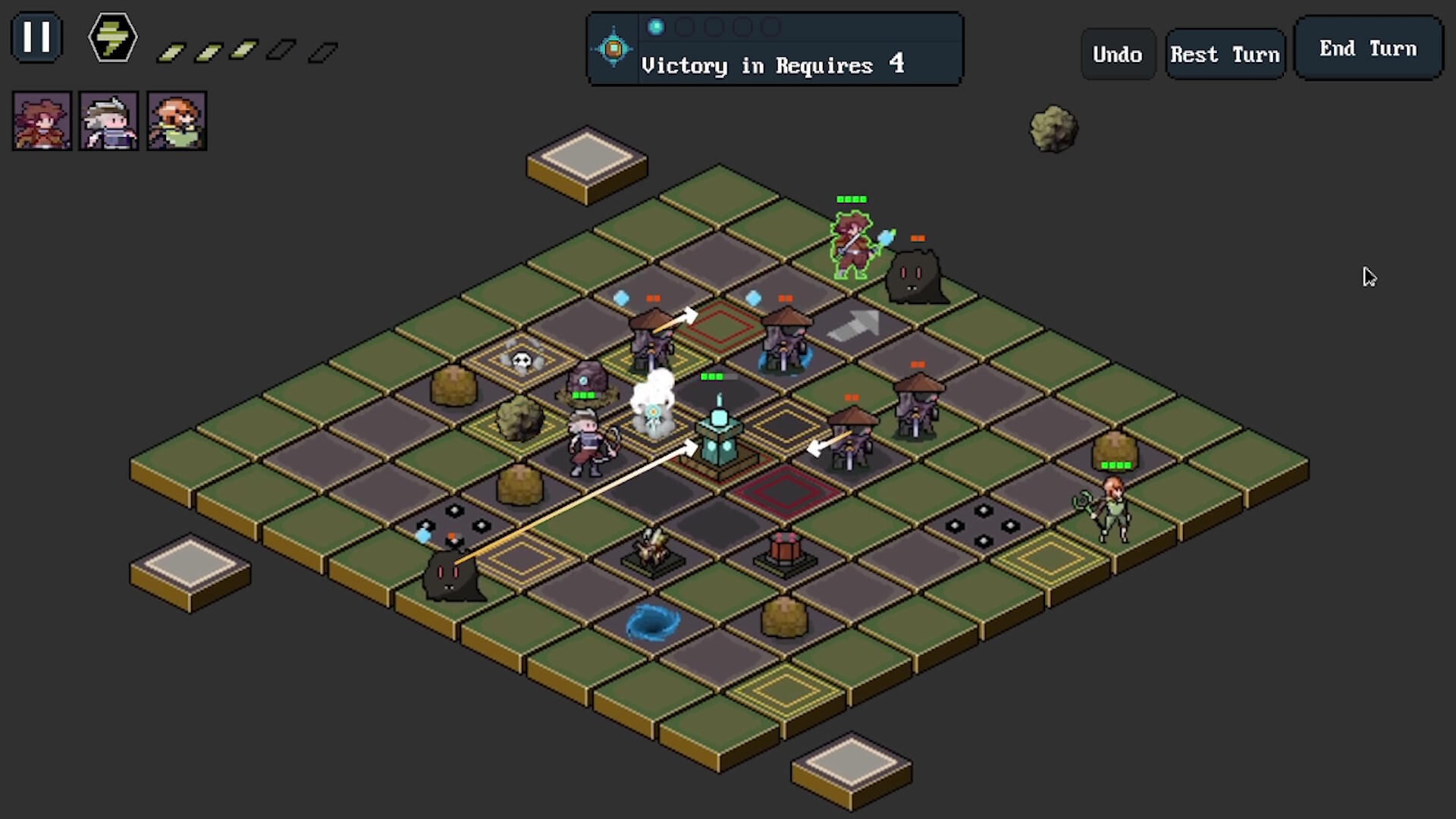Select the gray-hatted character portrait

point(108,120)
